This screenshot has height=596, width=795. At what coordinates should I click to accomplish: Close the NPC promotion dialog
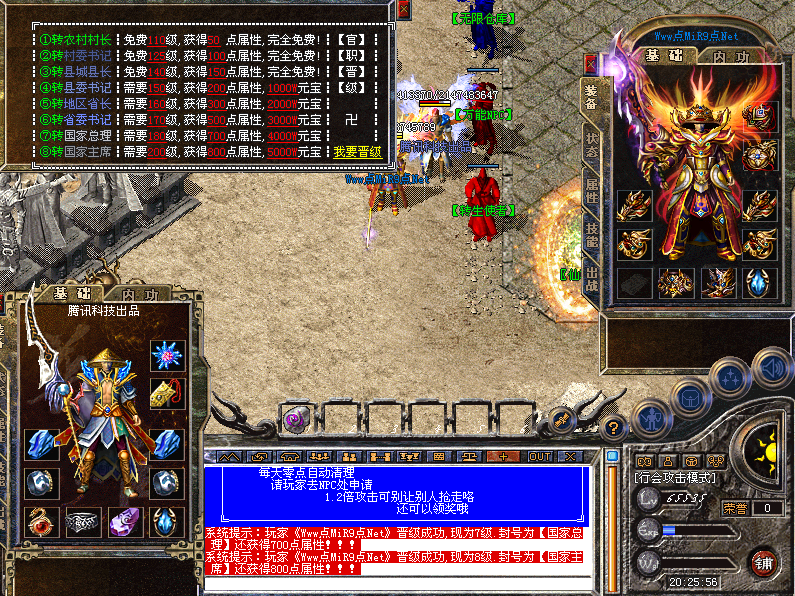pos(403,10)
